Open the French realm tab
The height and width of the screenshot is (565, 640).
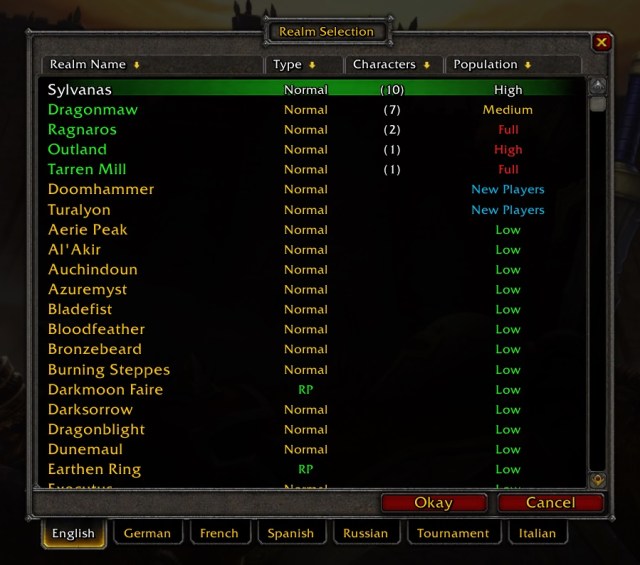click(219, 533)
